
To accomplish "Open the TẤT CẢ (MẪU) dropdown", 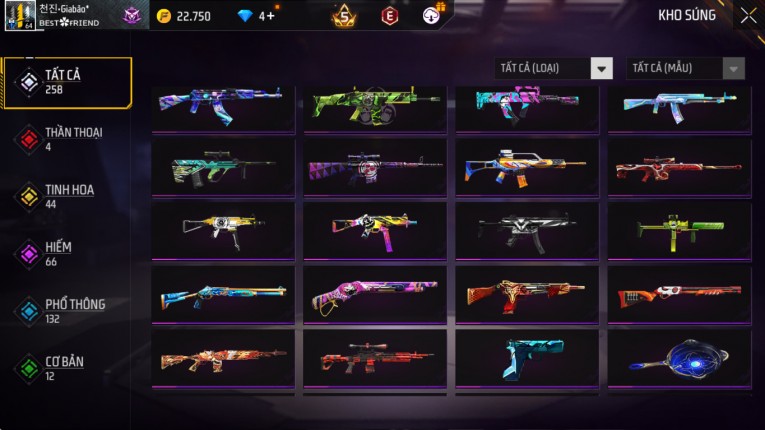I will point(685,68).
